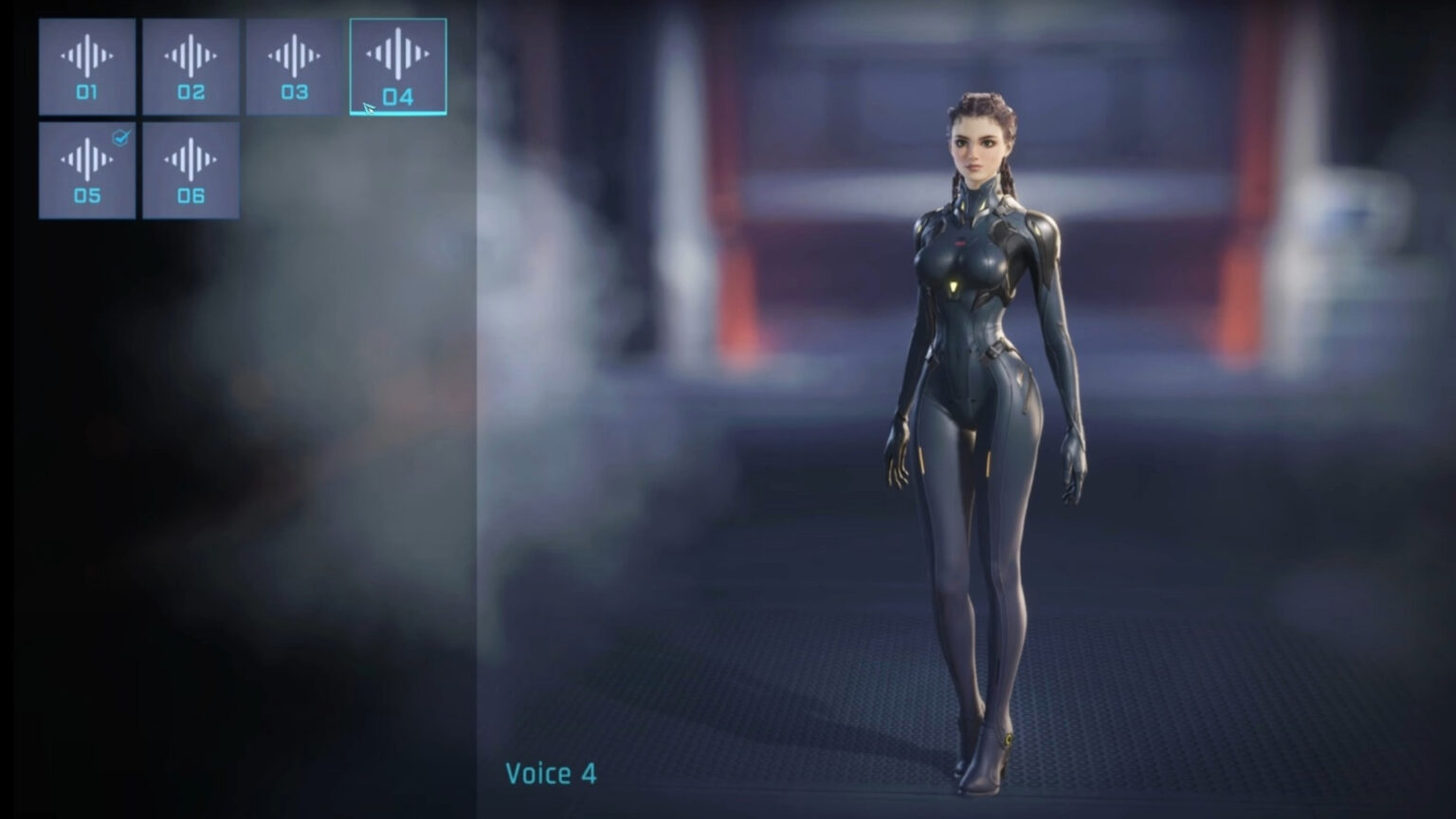Image resolution: width=1456 pixels, height=819 pixels.
Task: Click the Voice 4 label text
Action: coord(550,774)
